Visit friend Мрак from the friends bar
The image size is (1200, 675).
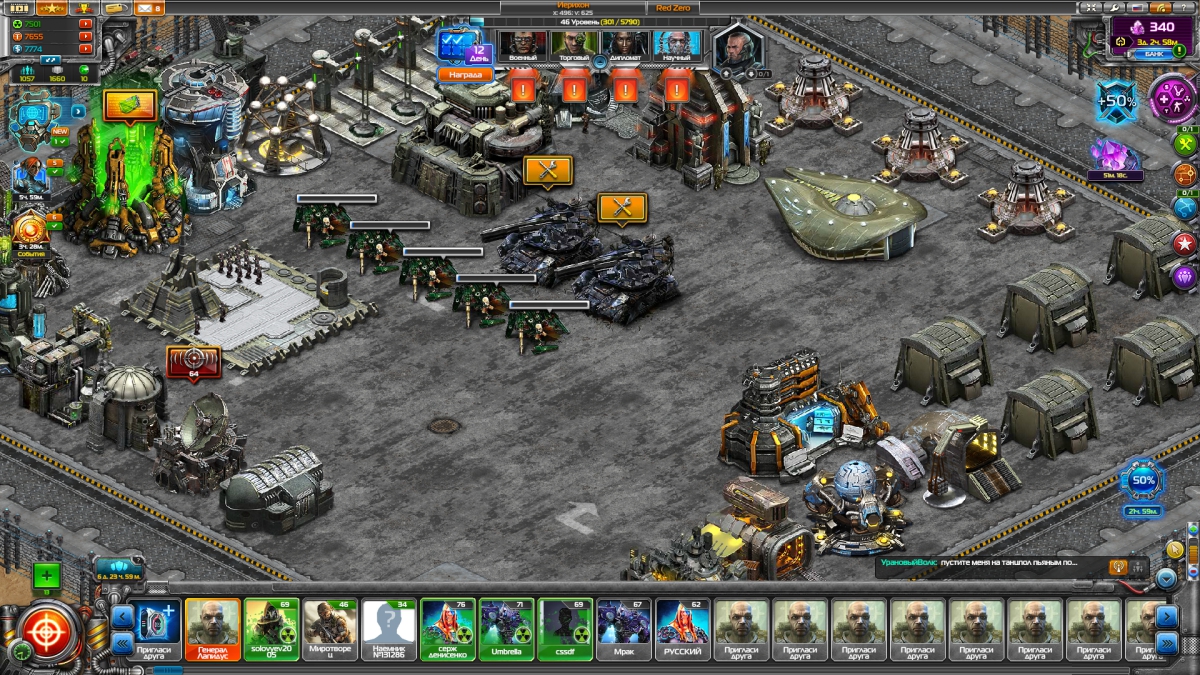point(624,629)
